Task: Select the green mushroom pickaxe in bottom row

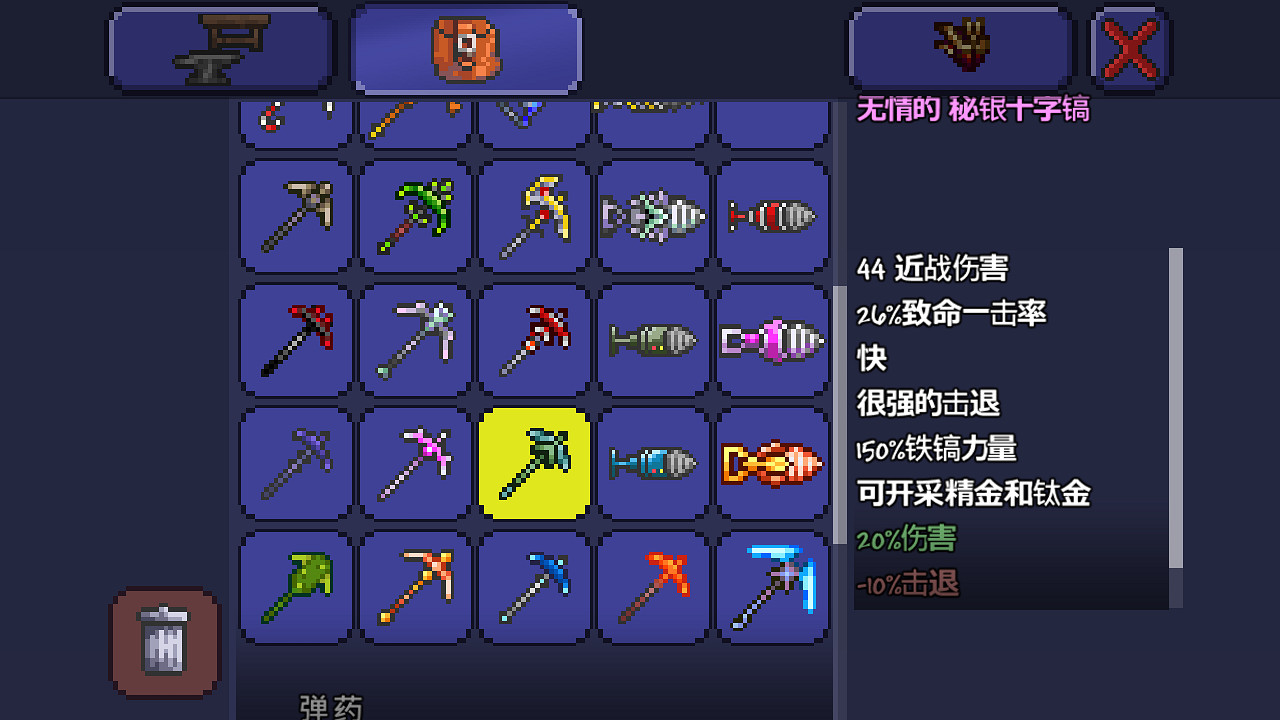Action: 294,587
